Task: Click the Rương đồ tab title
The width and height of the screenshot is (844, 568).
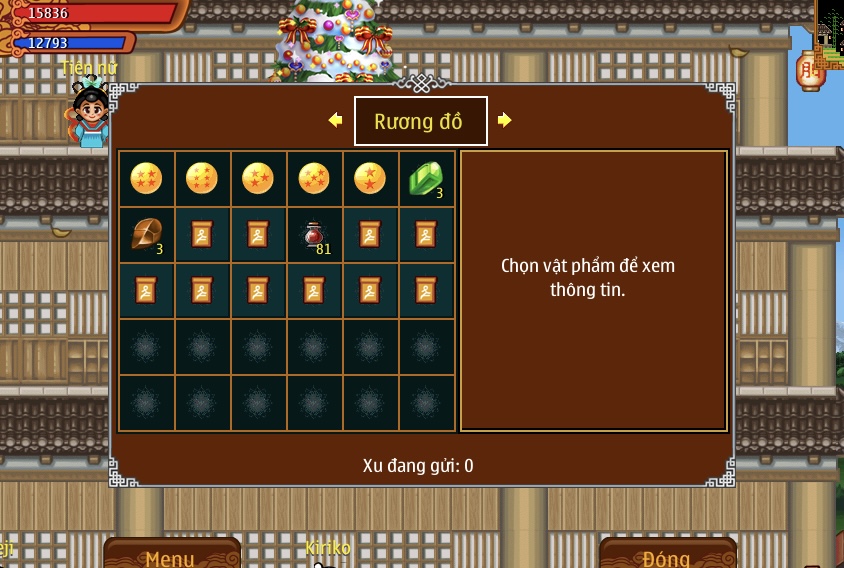Action: click(x=420, y=121)
